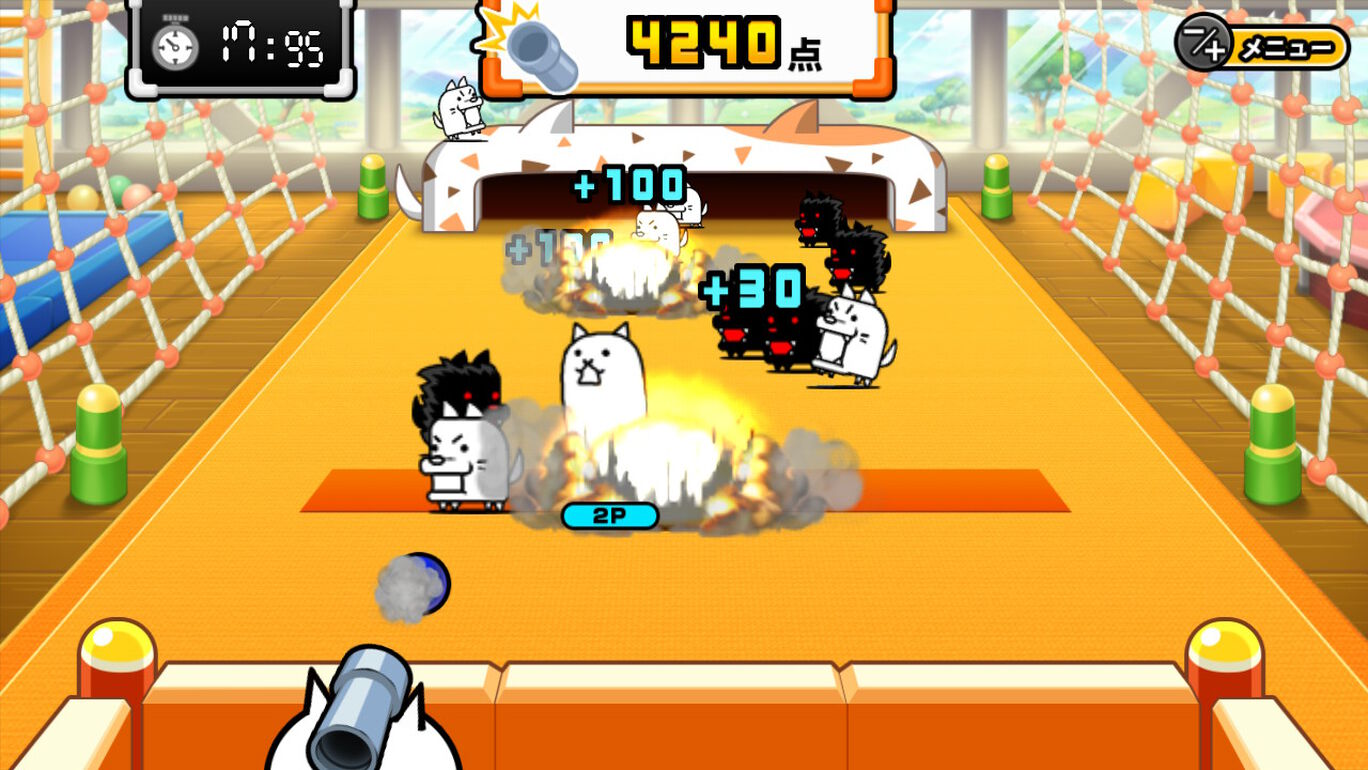This screenshot has height=770, width=1368.
Task: Click the flying gray cannonball projectile
Action: coord(411,585)
